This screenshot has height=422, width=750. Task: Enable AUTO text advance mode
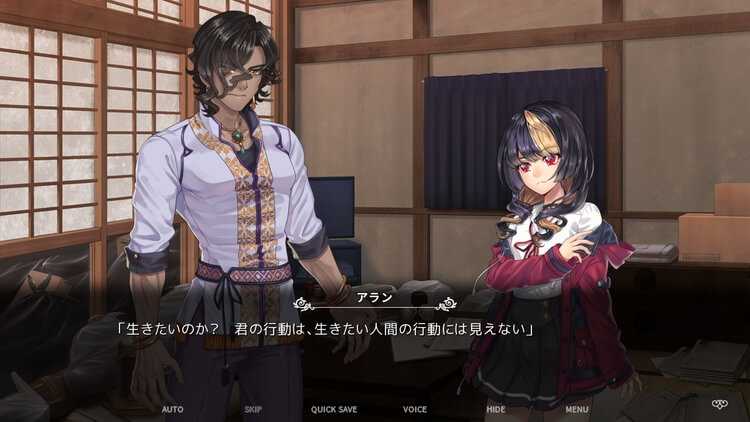172,409
